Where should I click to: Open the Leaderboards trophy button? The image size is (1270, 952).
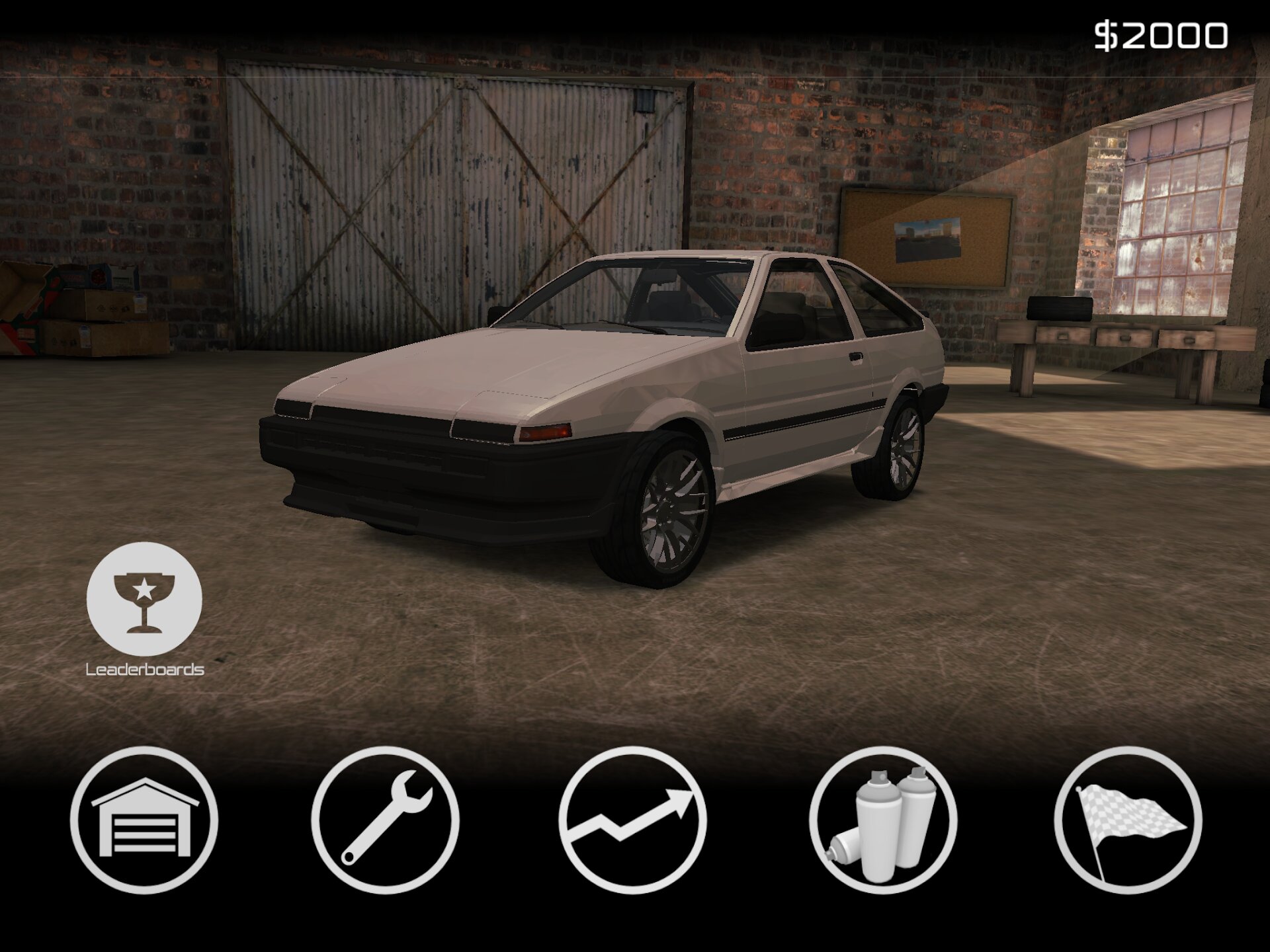coord(144,599)
